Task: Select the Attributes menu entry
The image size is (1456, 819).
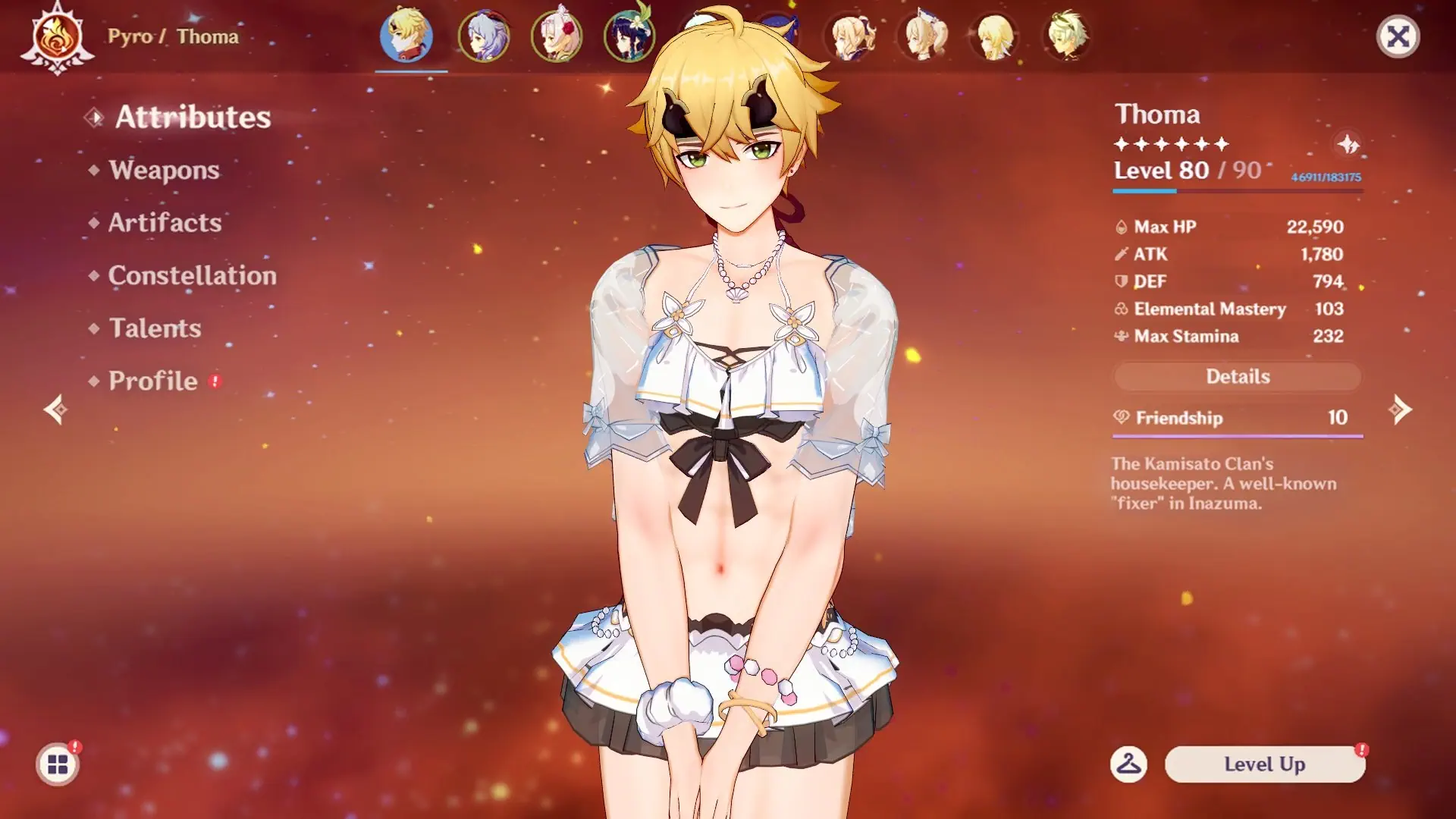Action: pyautogui.click(x=193, y=118)
